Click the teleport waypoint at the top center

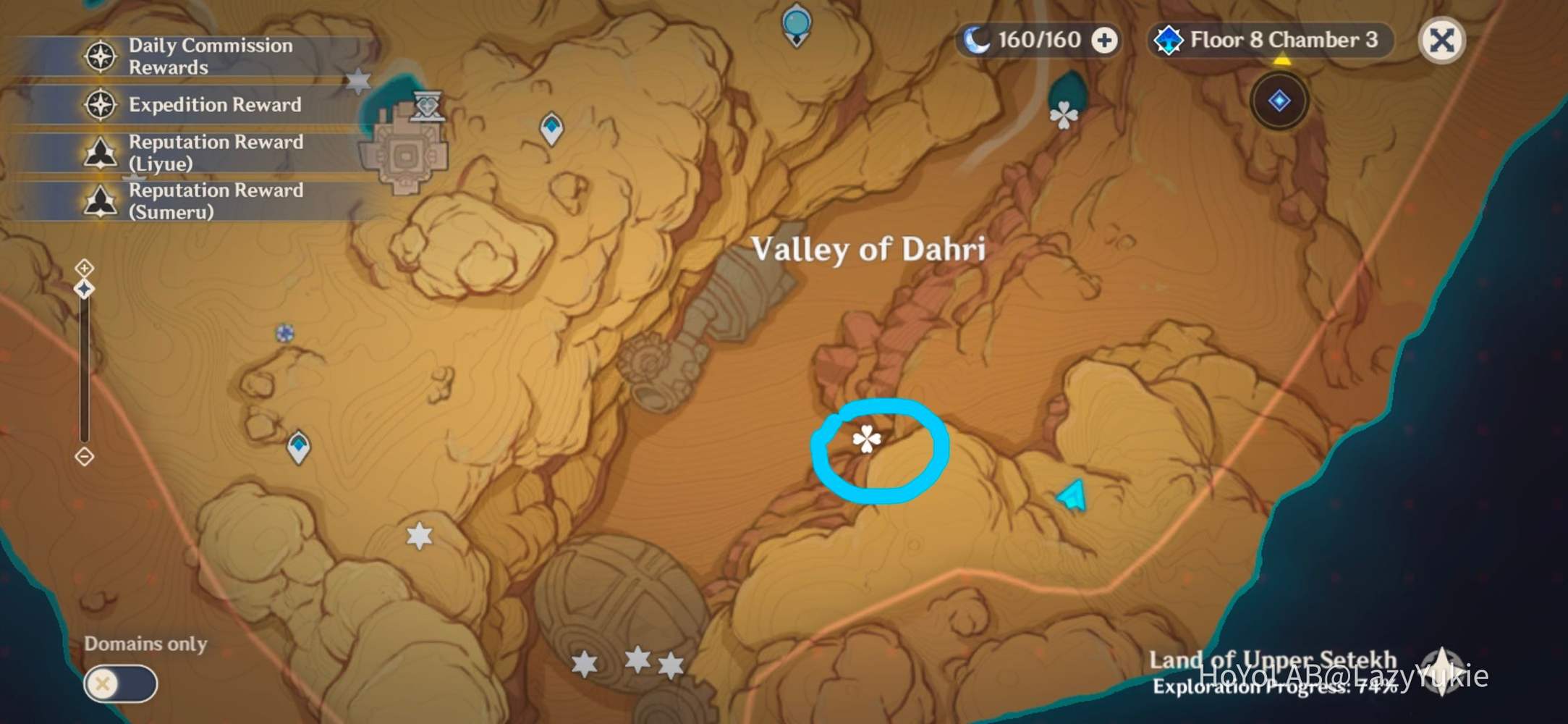pyautogui.click(x=797, y=22)
